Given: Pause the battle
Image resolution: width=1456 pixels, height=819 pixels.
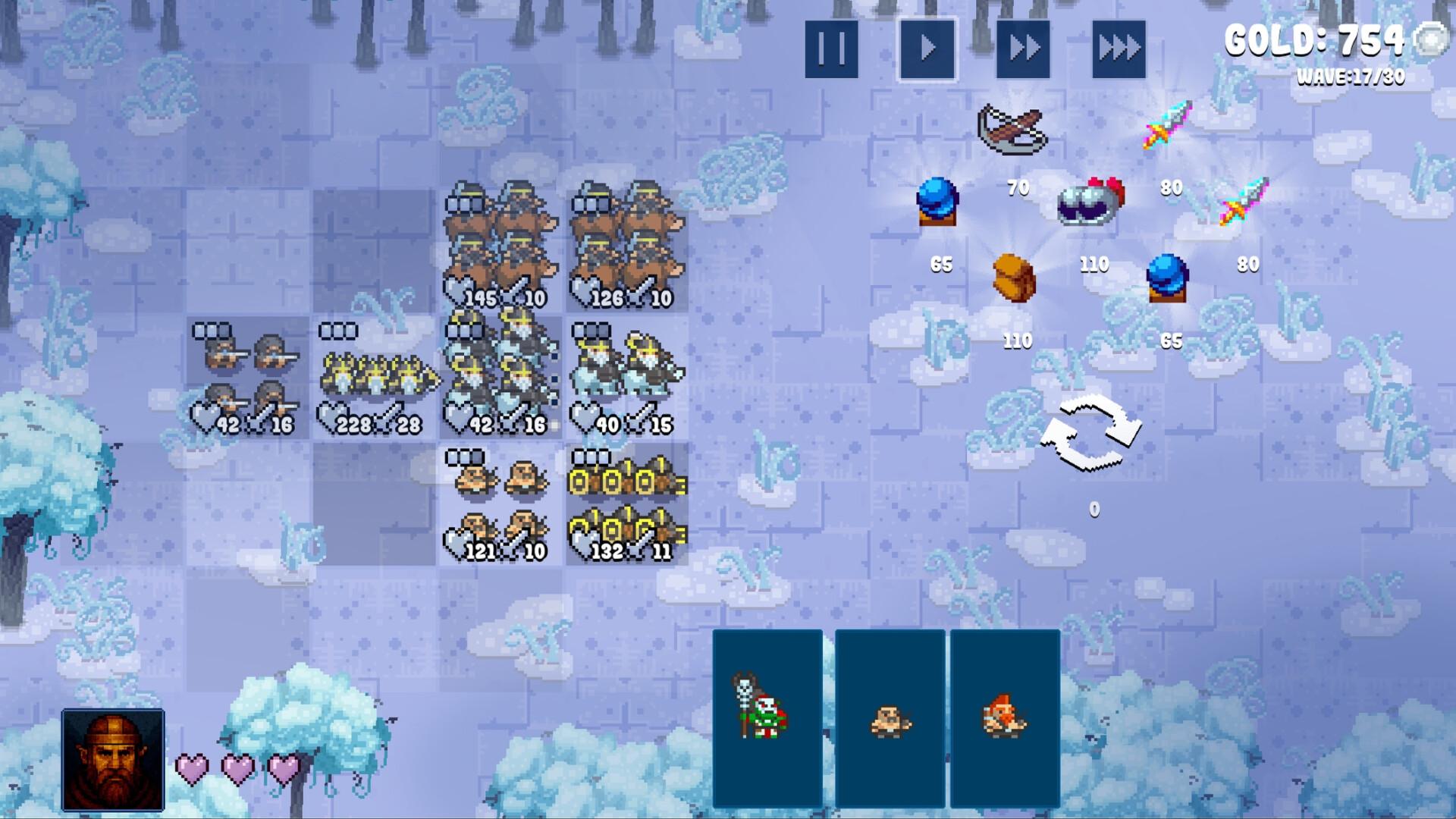Looking at the screenshot, I should [x=831, y=49].
